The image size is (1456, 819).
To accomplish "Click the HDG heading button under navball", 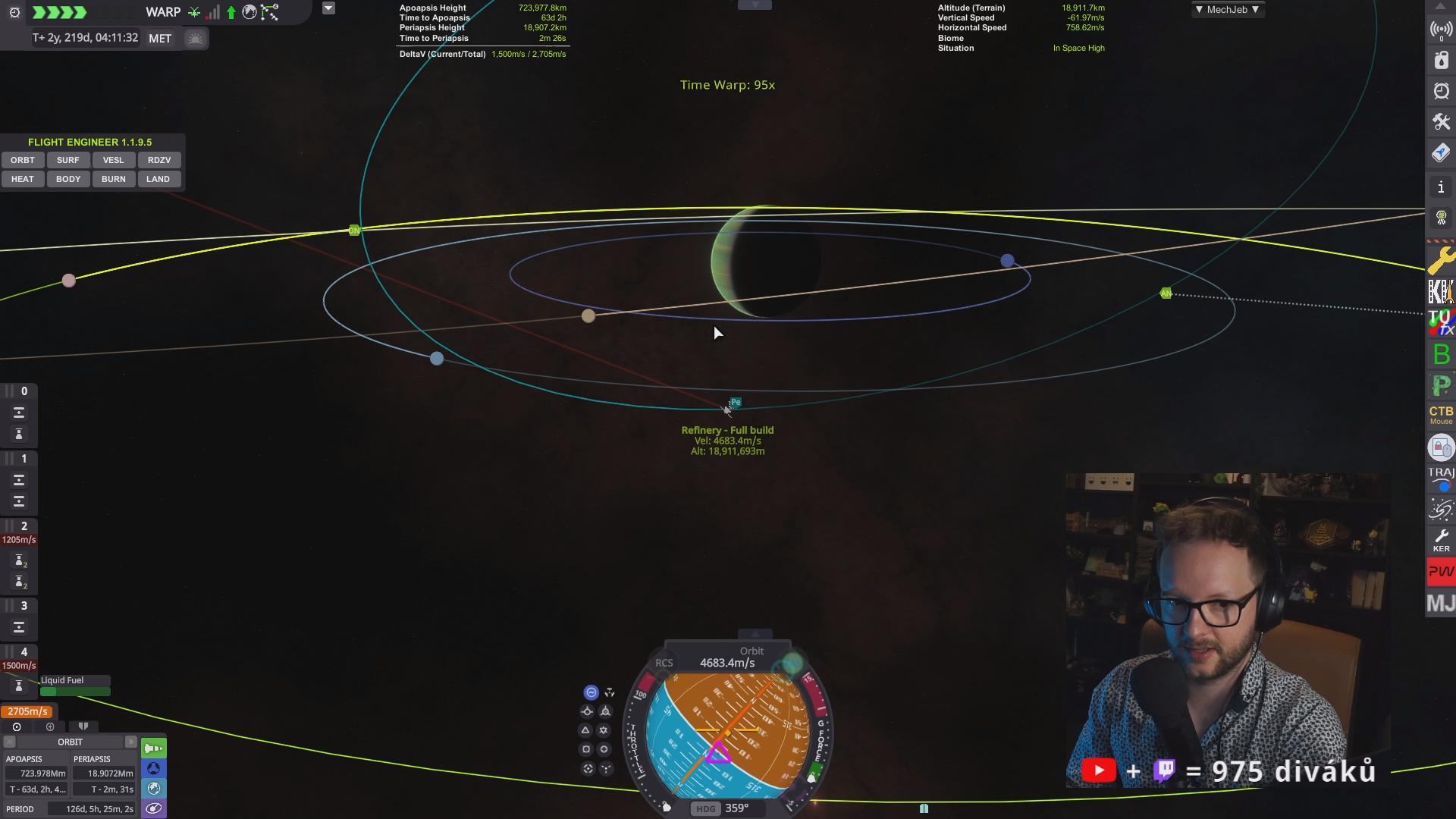I will pos(705,808).
